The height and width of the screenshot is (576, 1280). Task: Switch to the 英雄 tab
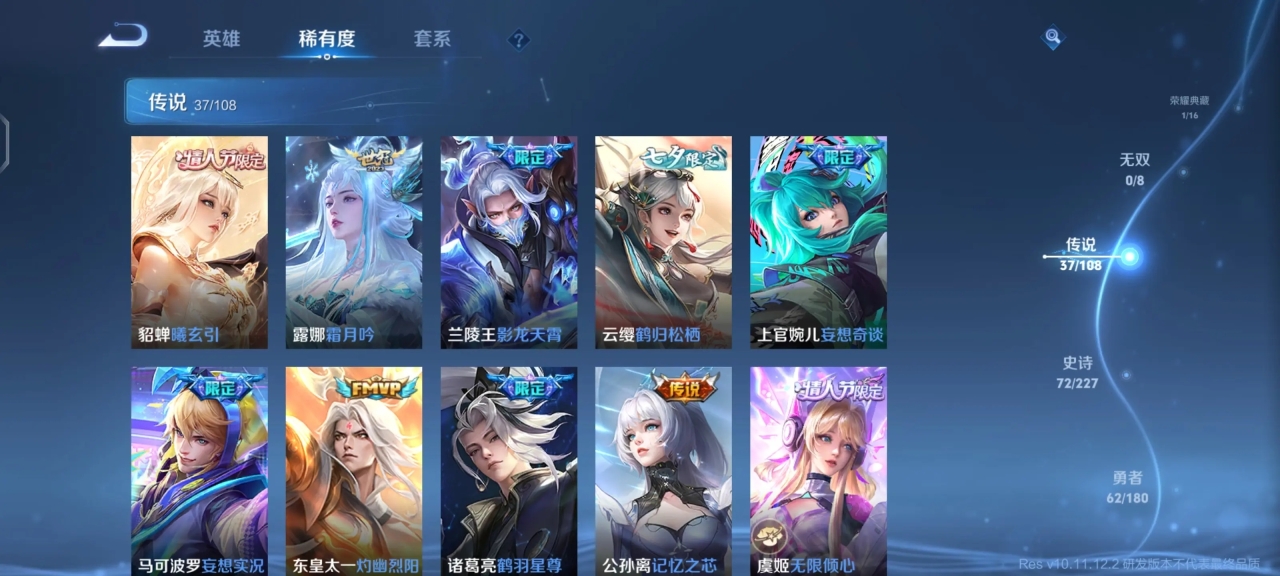221,39
